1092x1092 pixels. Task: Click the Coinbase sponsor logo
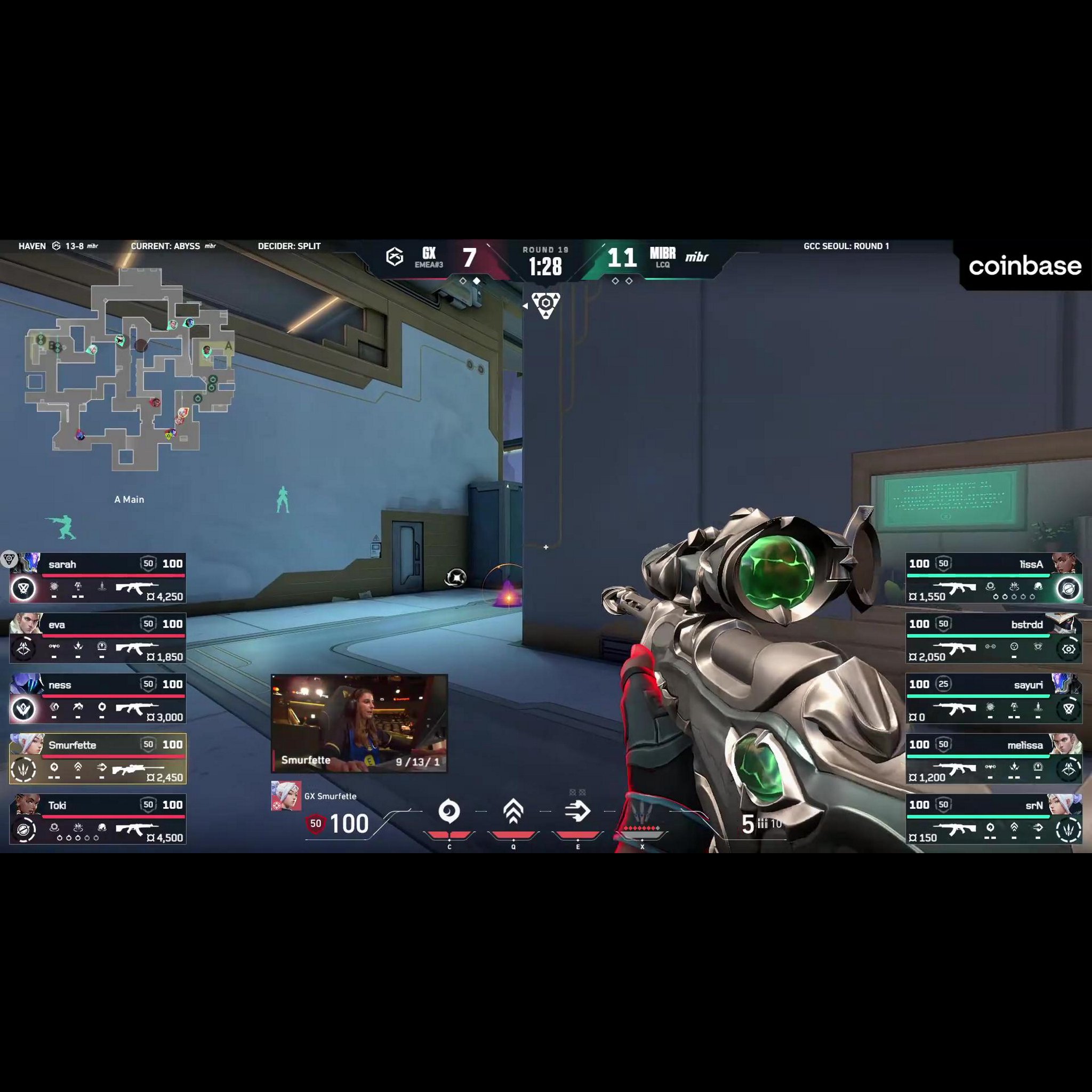tap(1025, 266)
